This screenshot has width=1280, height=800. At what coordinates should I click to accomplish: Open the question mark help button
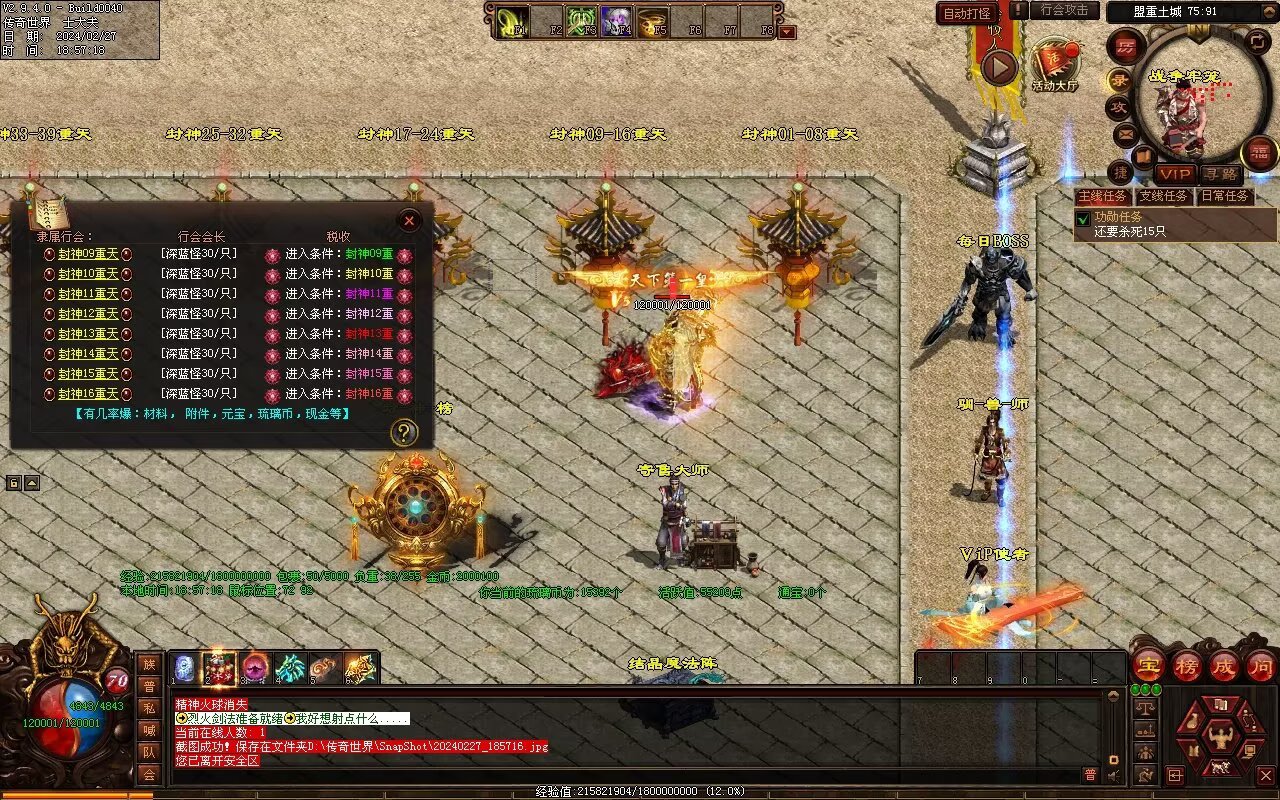[x=403, y=432]
